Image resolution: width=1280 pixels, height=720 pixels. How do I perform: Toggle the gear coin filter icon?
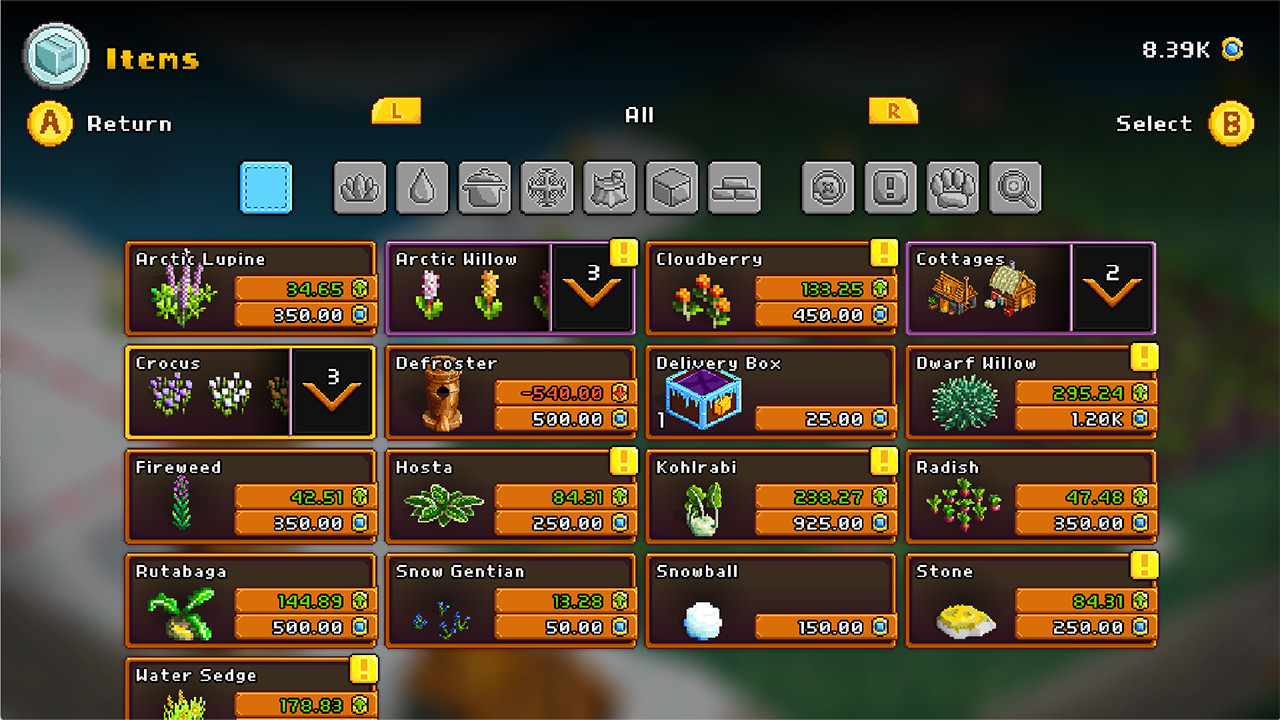[x=828, y=187]
